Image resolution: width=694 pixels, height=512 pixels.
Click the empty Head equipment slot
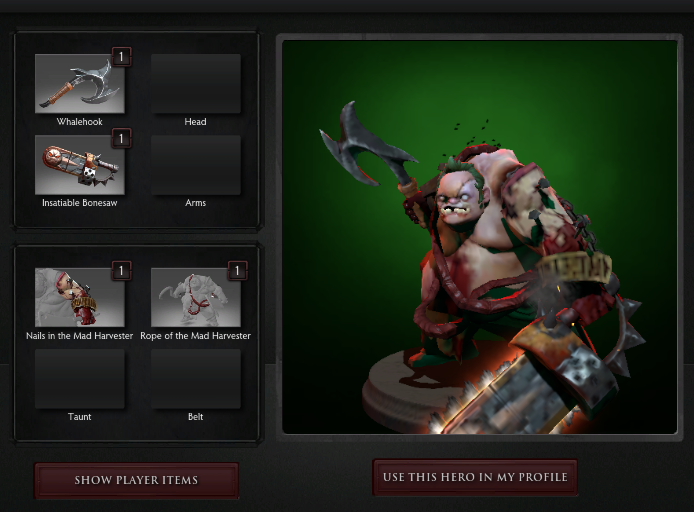[195, 83]
